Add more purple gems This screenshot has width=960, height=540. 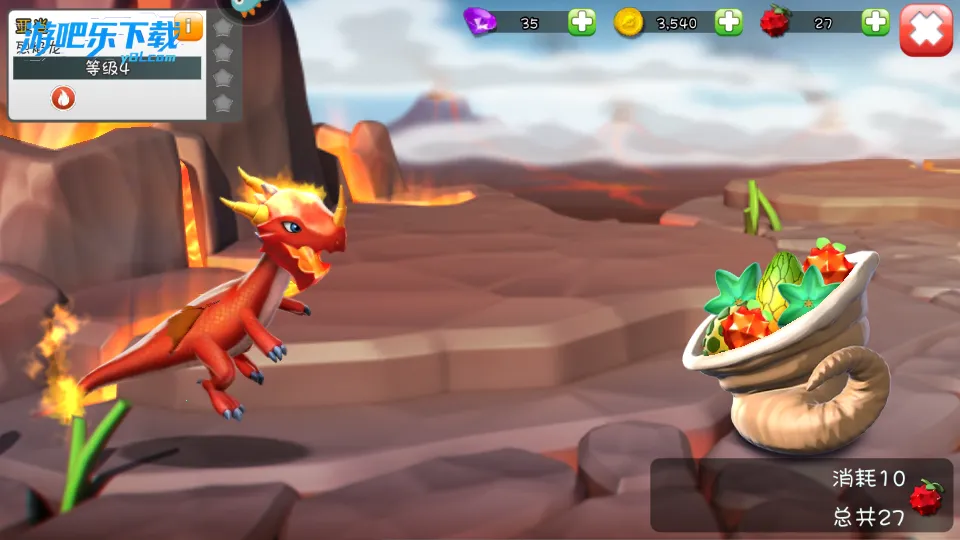pos(582,22)
